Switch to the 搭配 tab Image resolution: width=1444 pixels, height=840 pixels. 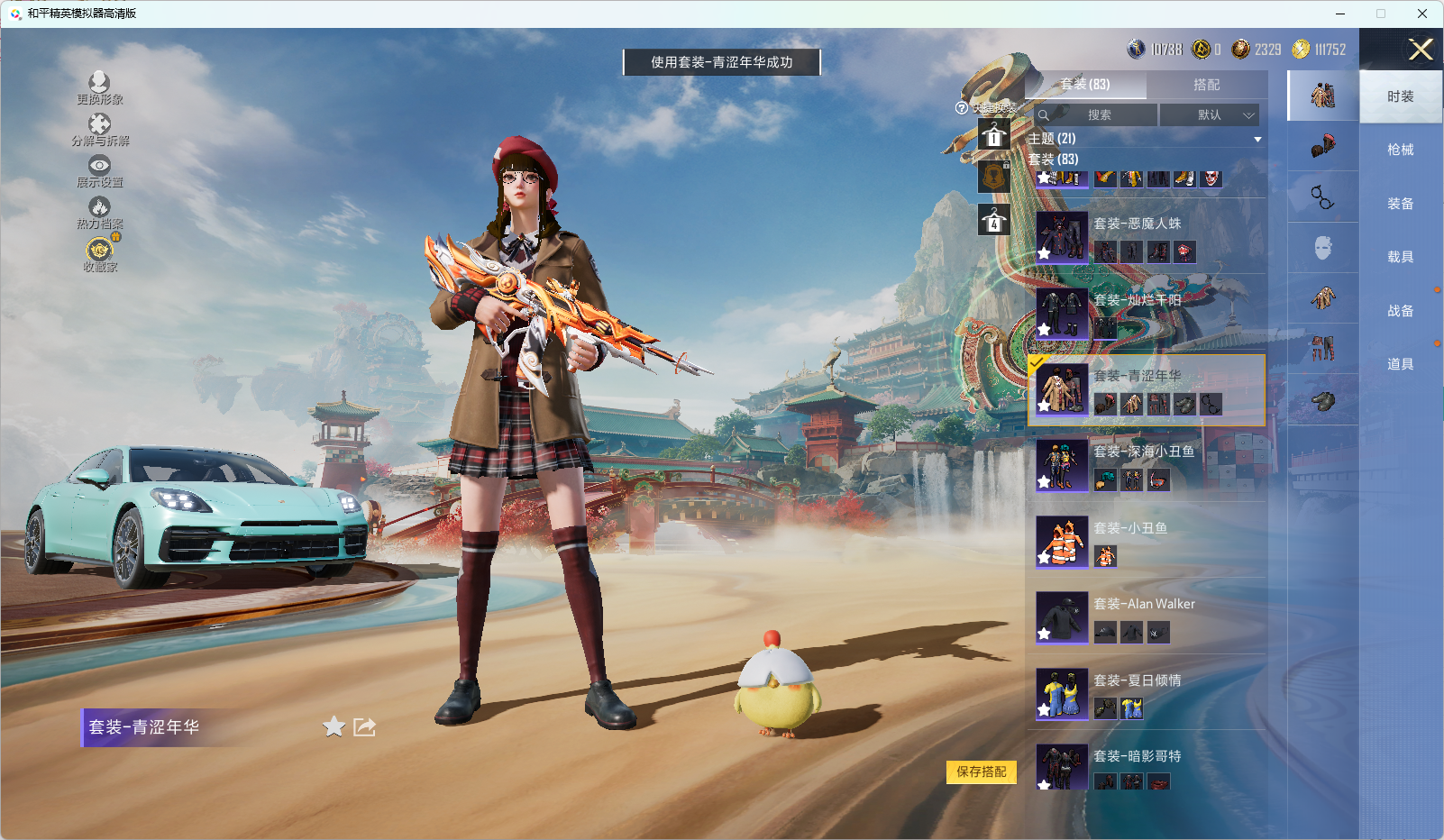pos(1206,85)
